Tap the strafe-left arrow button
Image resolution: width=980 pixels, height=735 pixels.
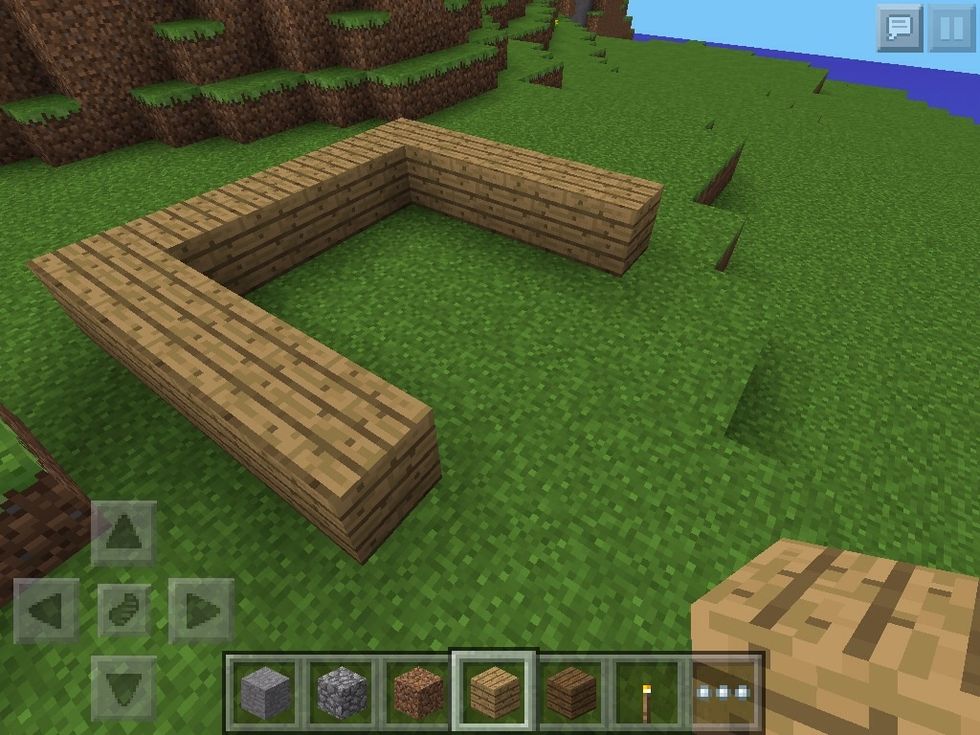(x=47, y=610)
